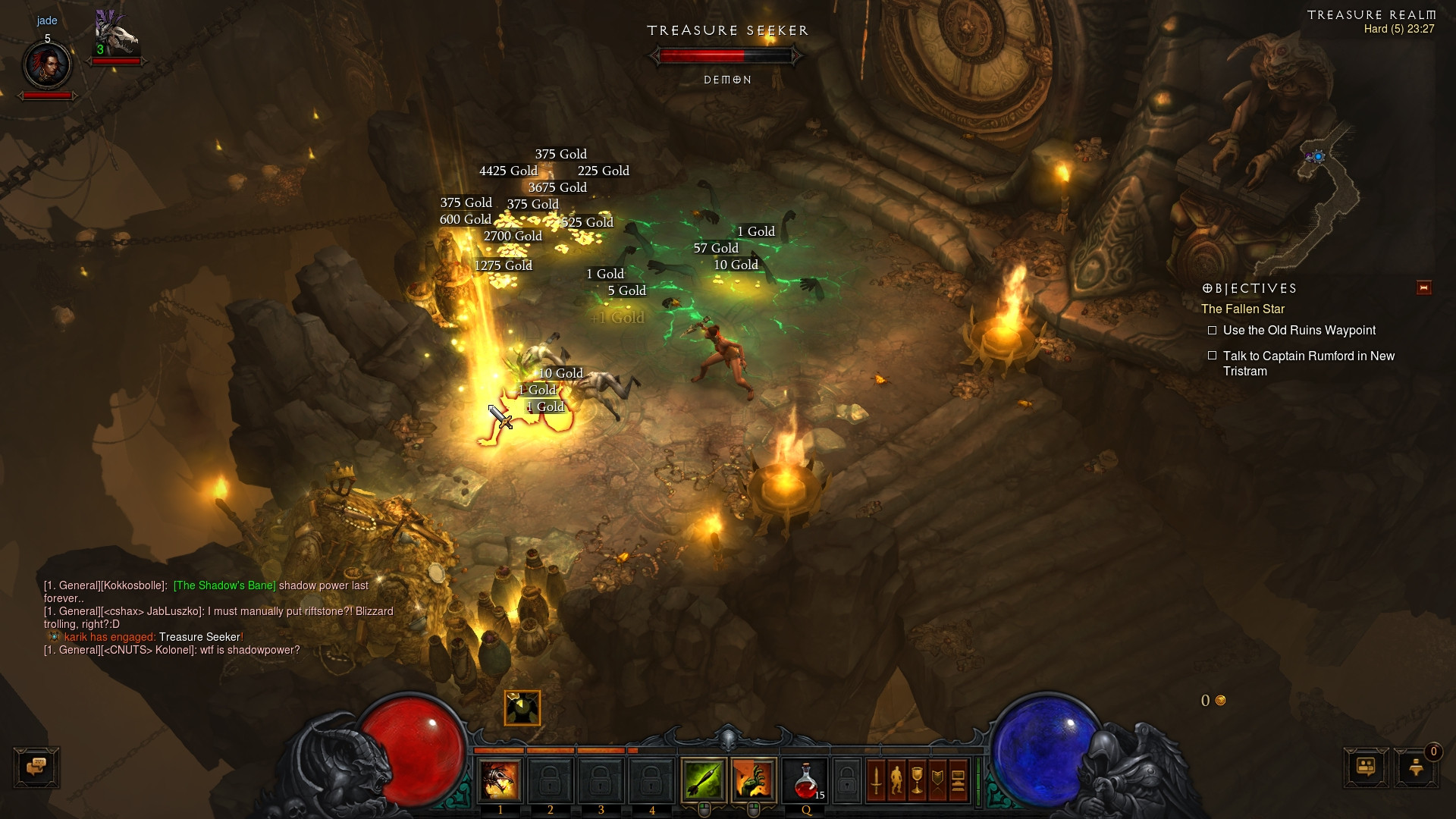
Task: Open the social friends list button
Action: 1366,767
